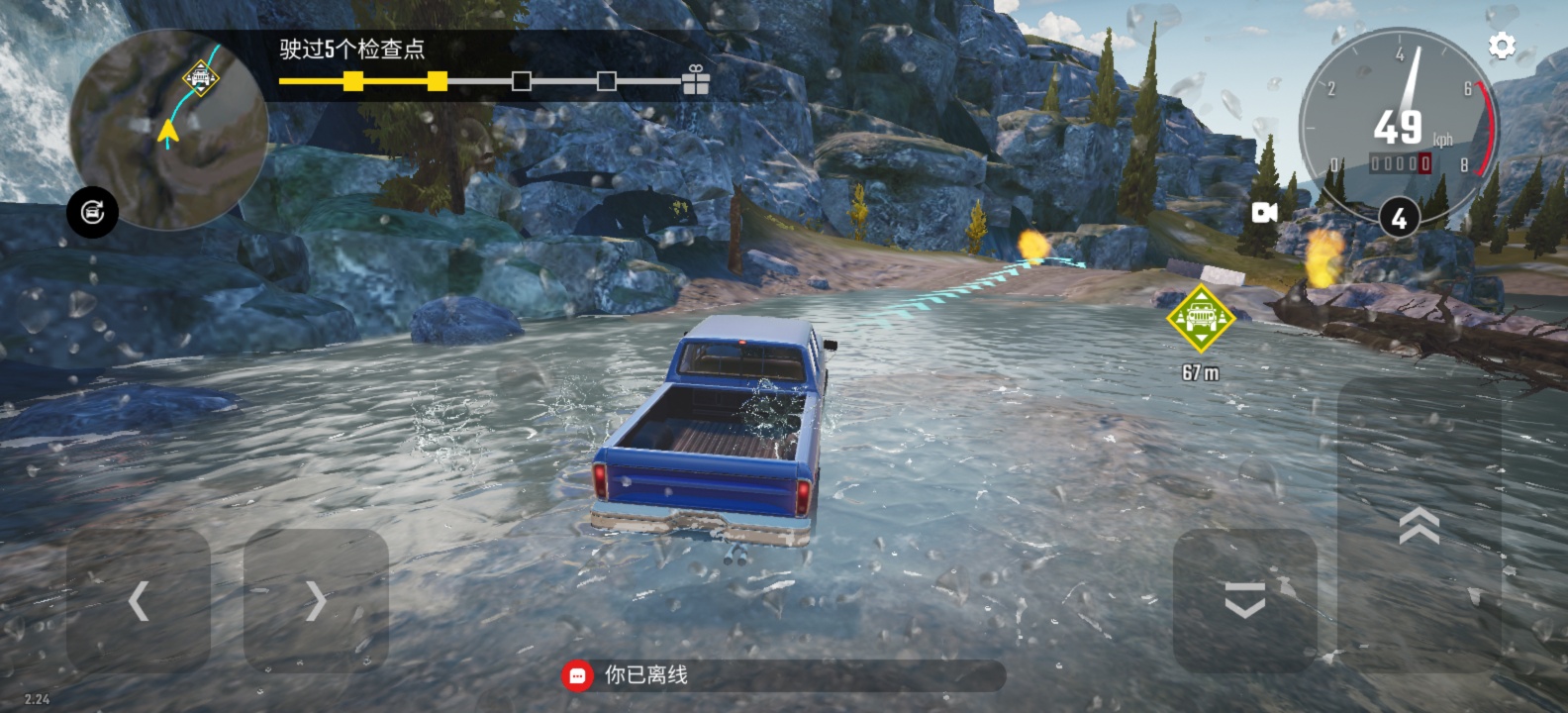Tap the offline status chat bubble icon

(578, 675)
